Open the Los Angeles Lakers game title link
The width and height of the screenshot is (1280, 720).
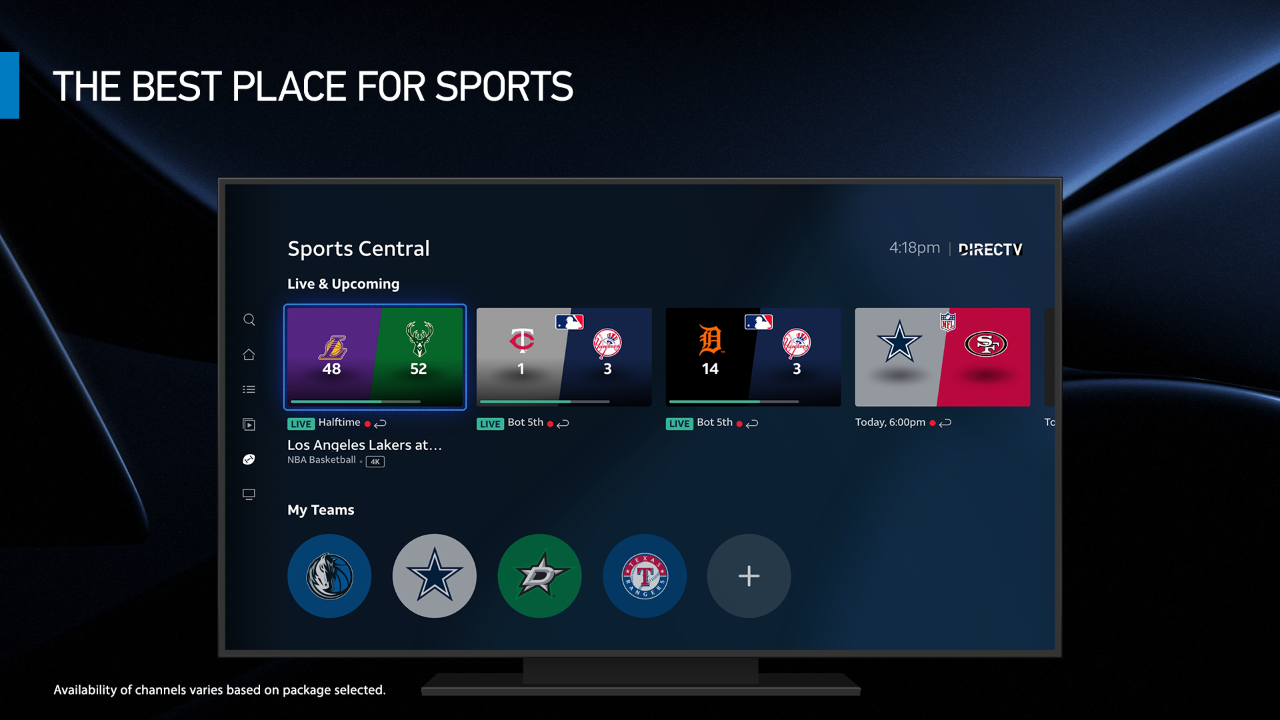(364, 445)
